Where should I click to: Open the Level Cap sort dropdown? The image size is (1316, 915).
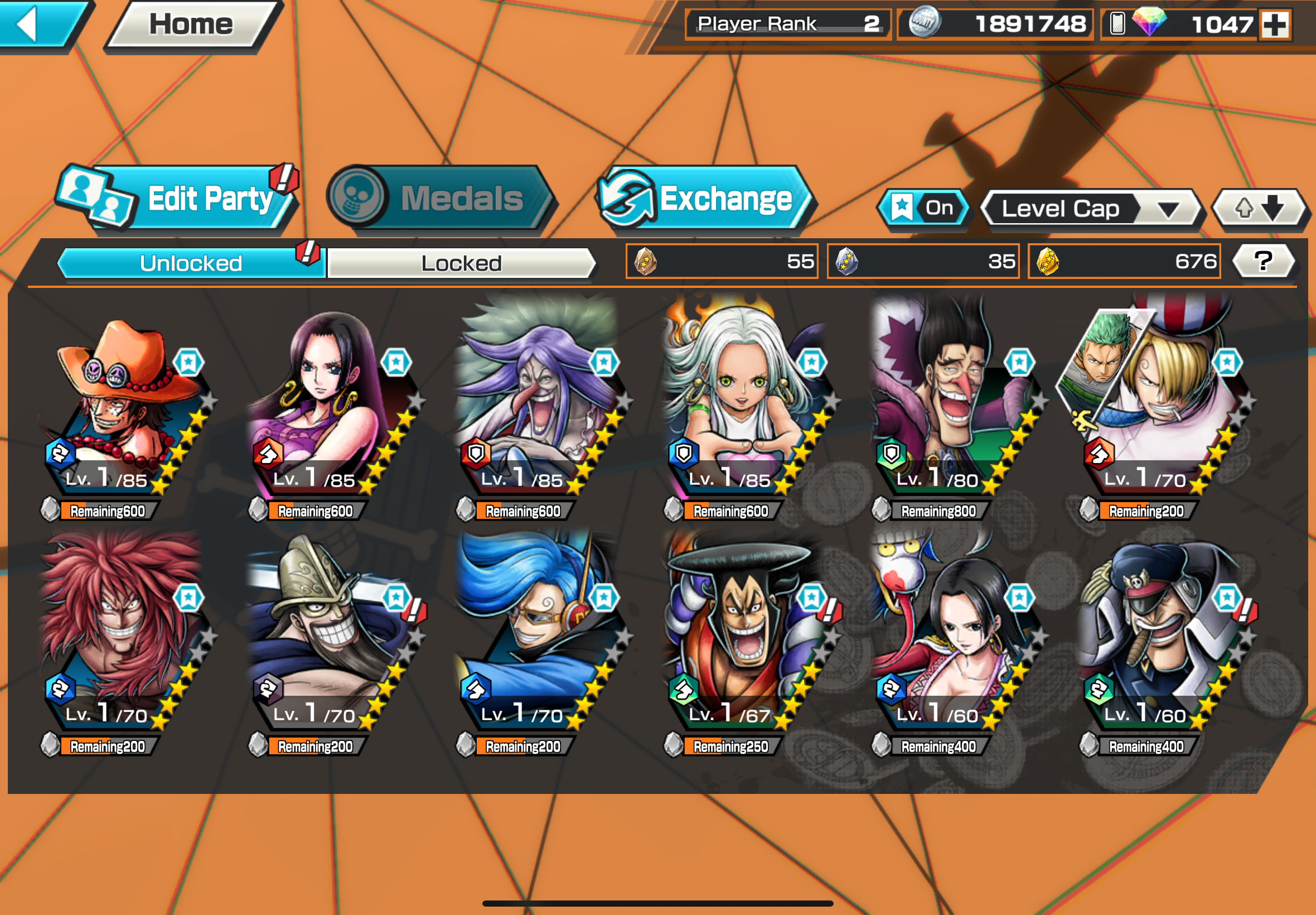coord(1090,209)
